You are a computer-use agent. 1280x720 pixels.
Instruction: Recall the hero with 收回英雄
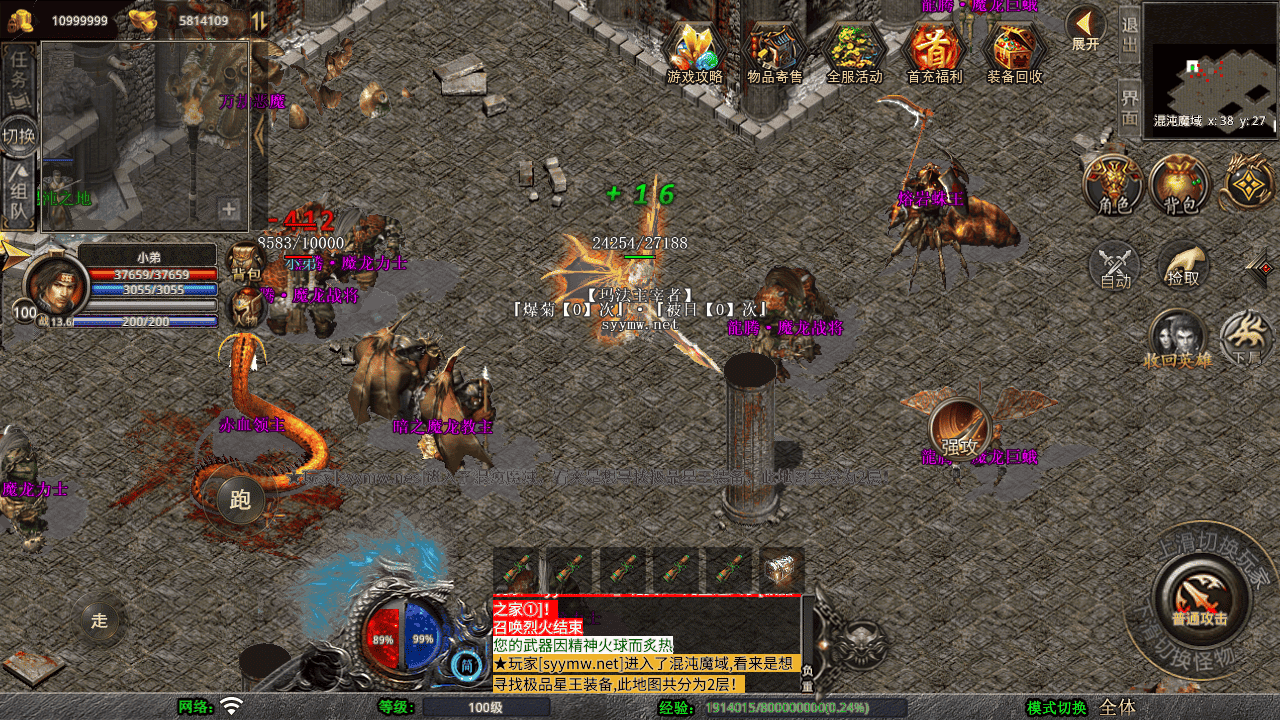point(1178,340)
